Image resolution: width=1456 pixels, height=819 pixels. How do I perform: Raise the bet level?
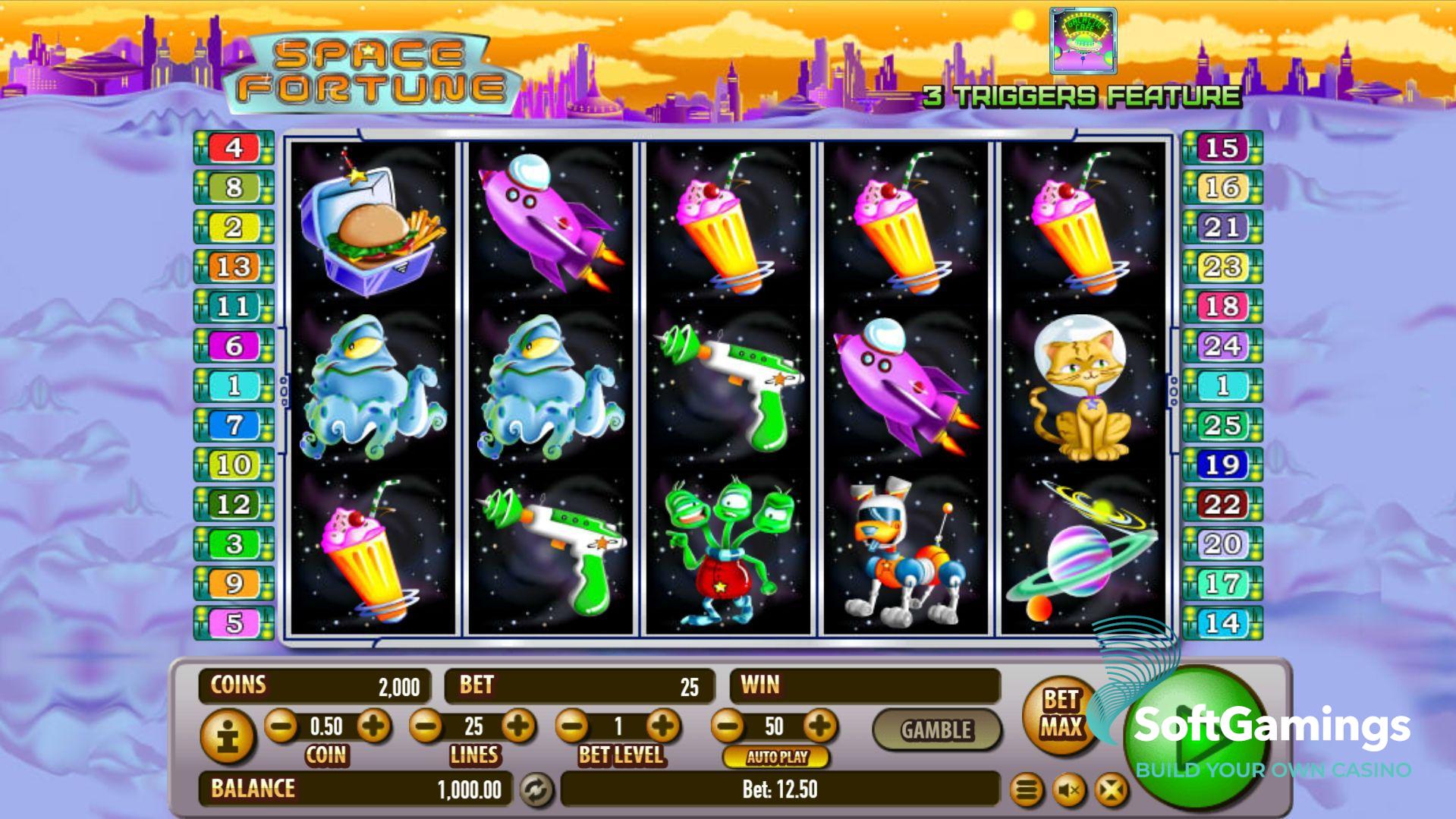pos(664,727)
